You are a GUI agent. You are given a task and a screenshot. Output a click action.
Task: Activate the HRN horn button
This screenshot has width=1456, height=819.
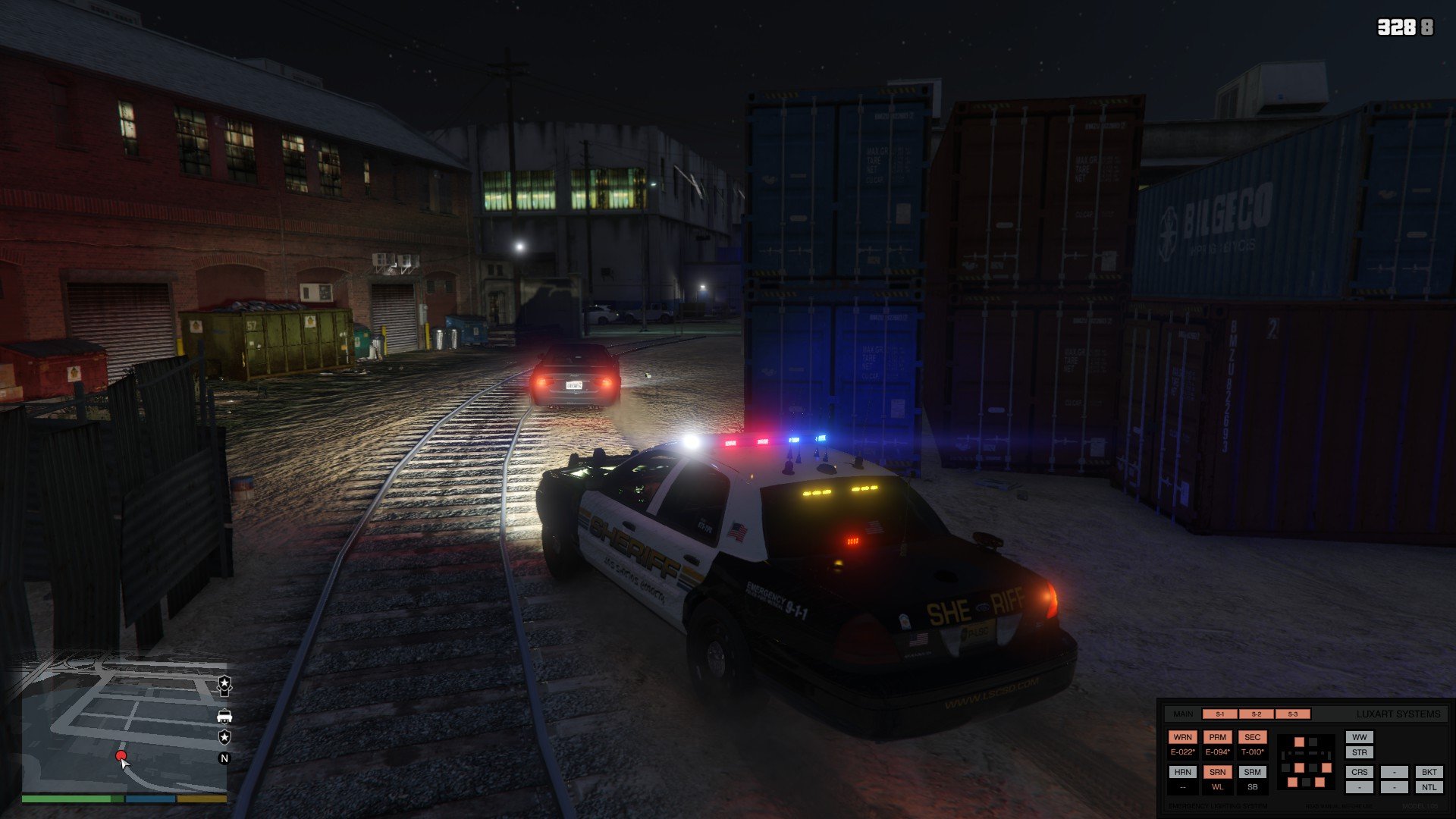pos(1182,772)
